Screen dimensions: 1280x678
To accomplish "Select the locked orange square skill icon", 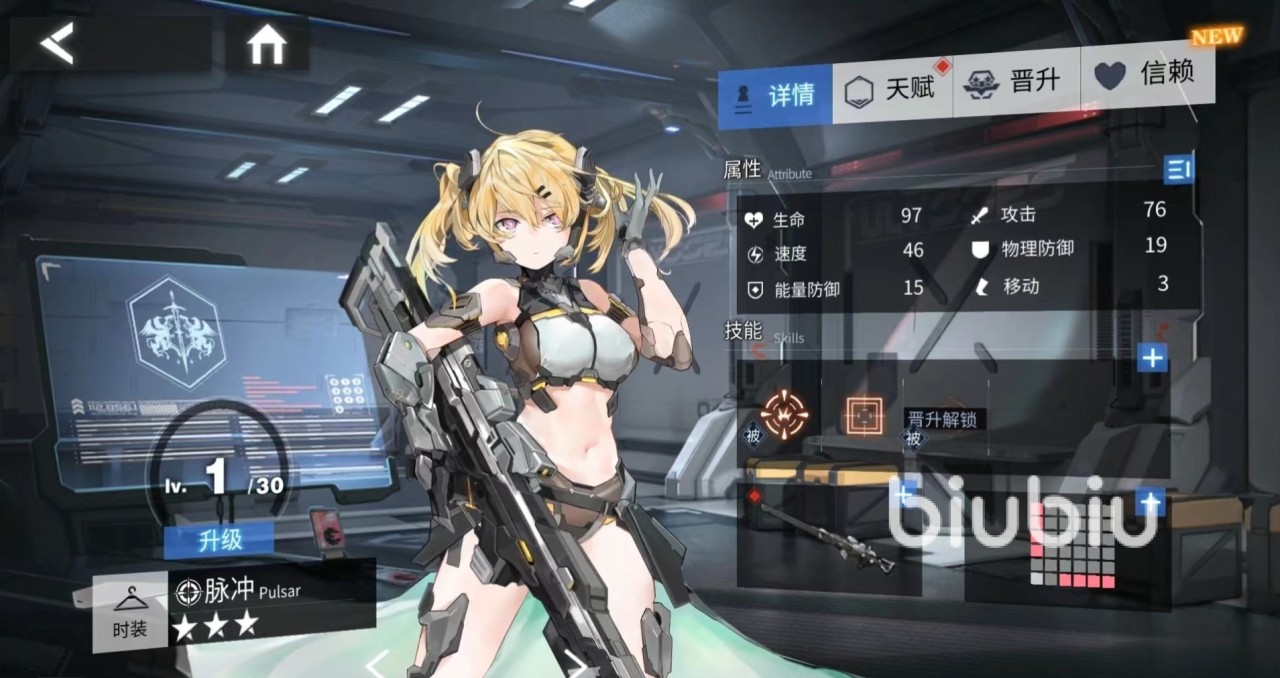I will tap(864, 415).
